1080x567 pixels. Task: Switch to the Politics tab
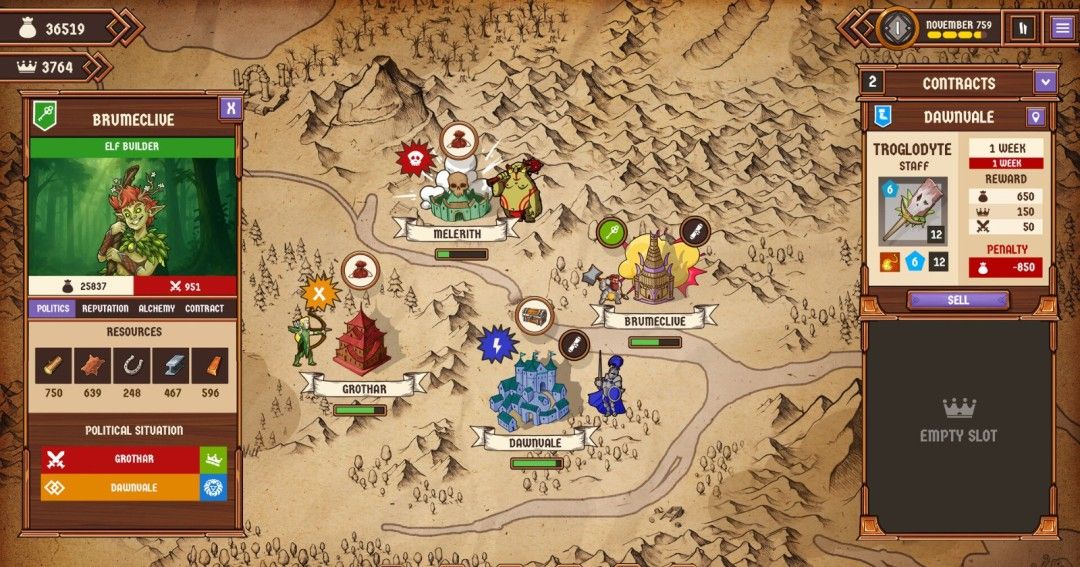[53, 309]
